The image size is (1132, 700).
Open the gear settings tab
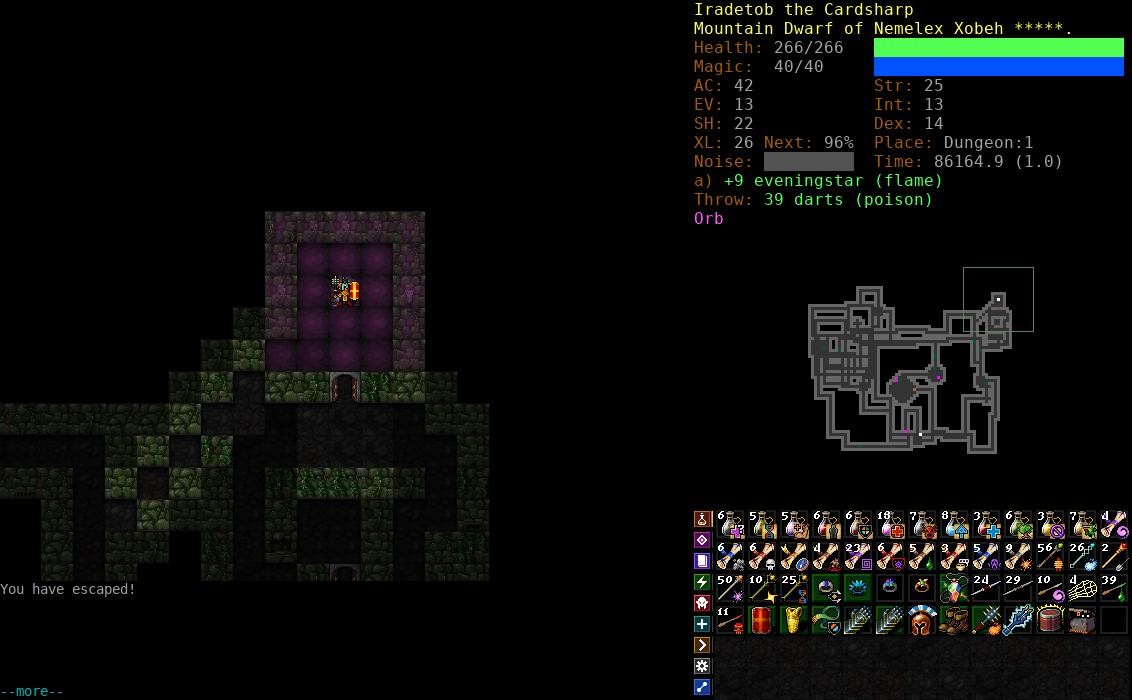point(702,666)
